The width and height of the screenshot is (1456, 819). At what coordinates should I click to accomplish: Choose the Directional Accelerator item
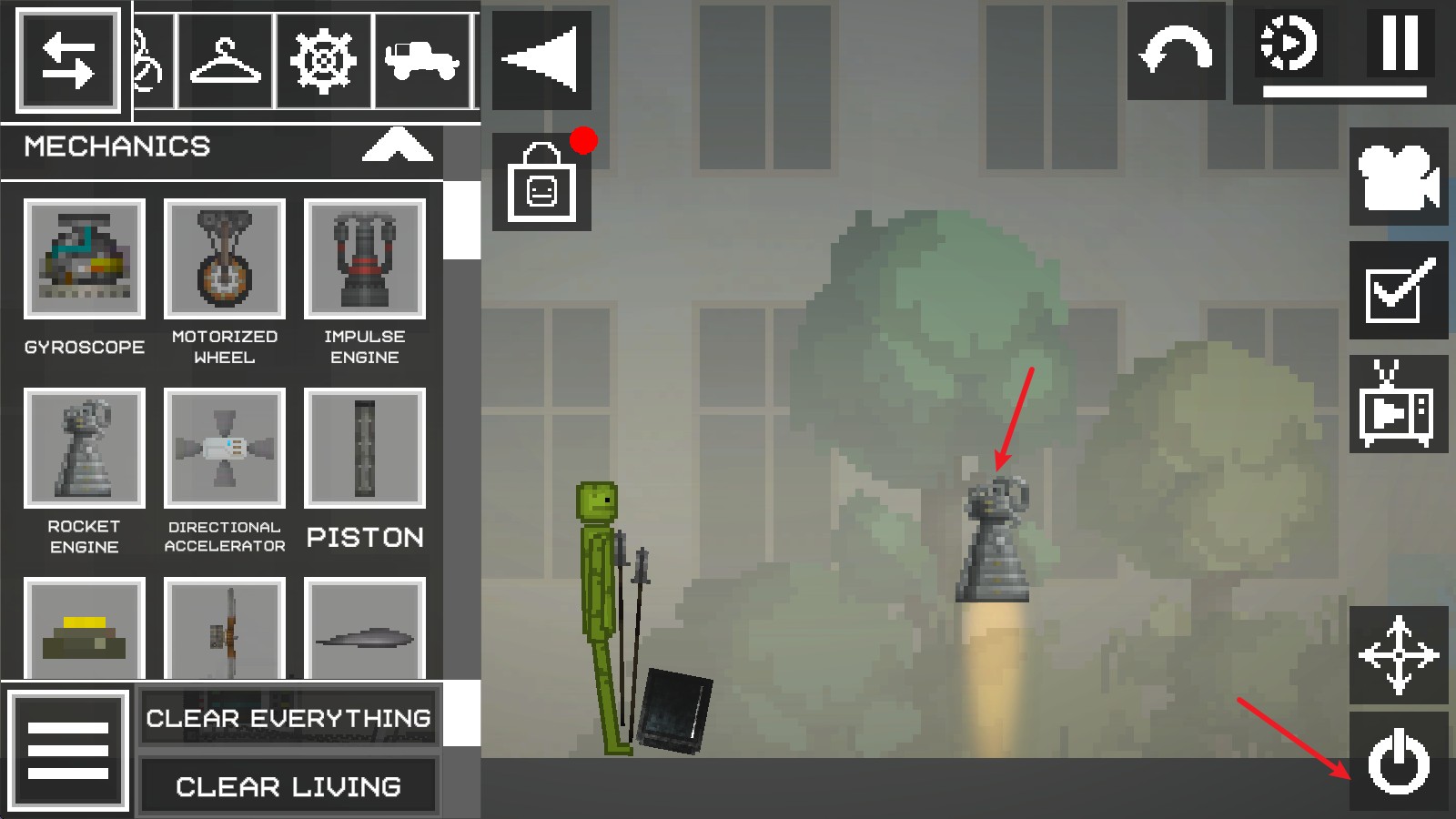click(x=224, y=449)
